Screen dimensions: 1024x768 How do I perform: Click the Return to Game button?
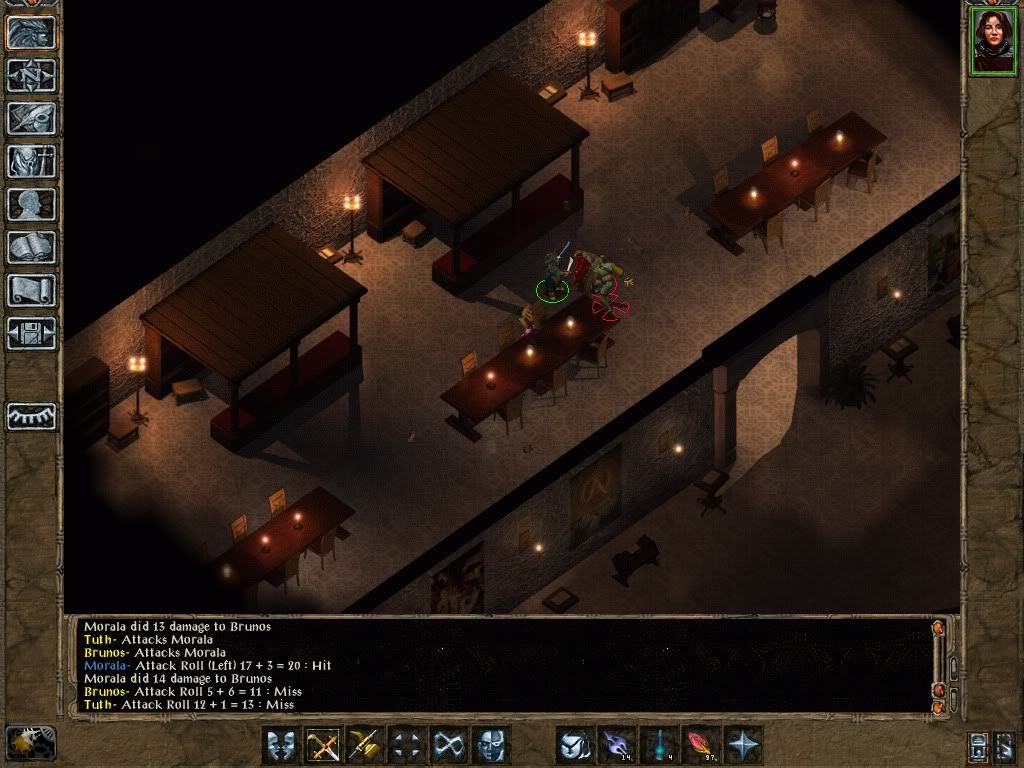point(31,32)
